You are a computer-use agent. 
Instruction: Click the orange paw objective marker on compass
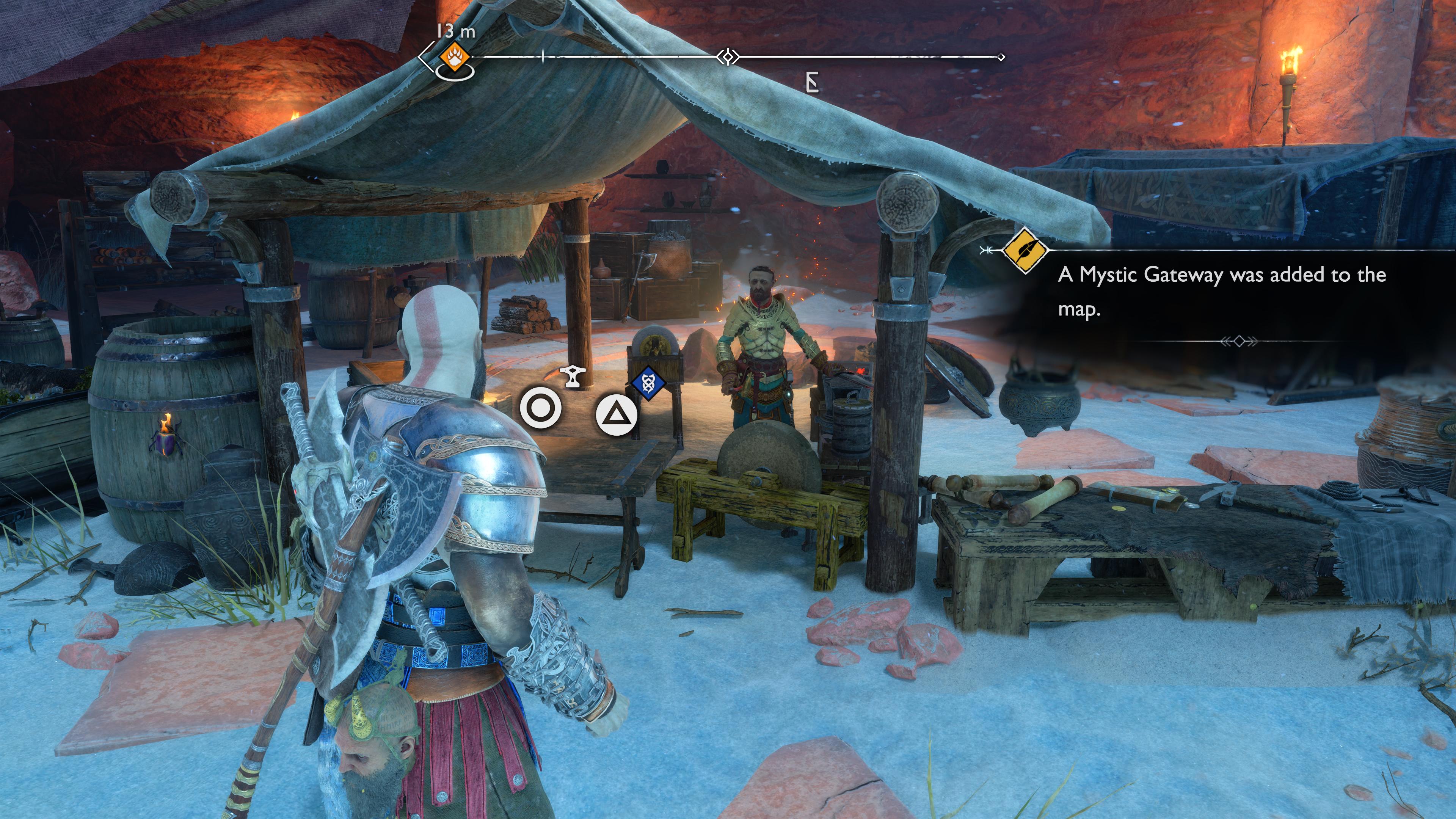[455, 56]
